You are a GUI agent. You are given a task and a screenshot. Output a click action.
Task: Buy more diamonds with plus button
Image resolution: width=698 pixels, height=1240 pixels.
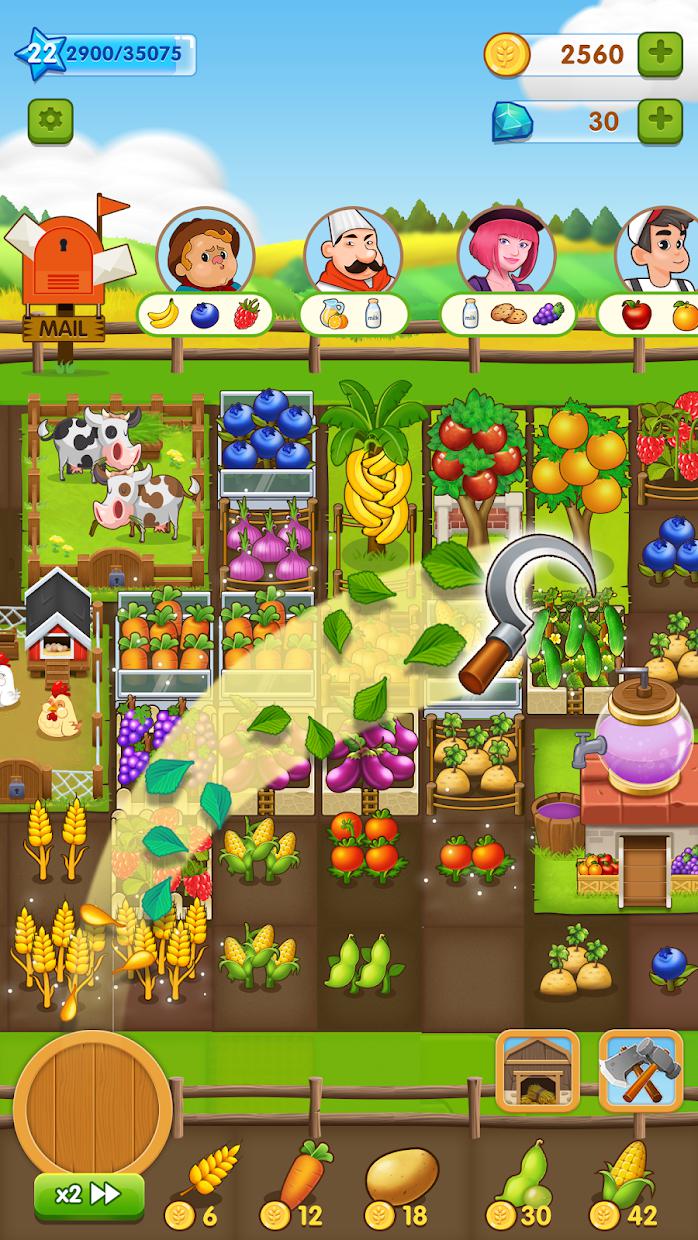660,121
